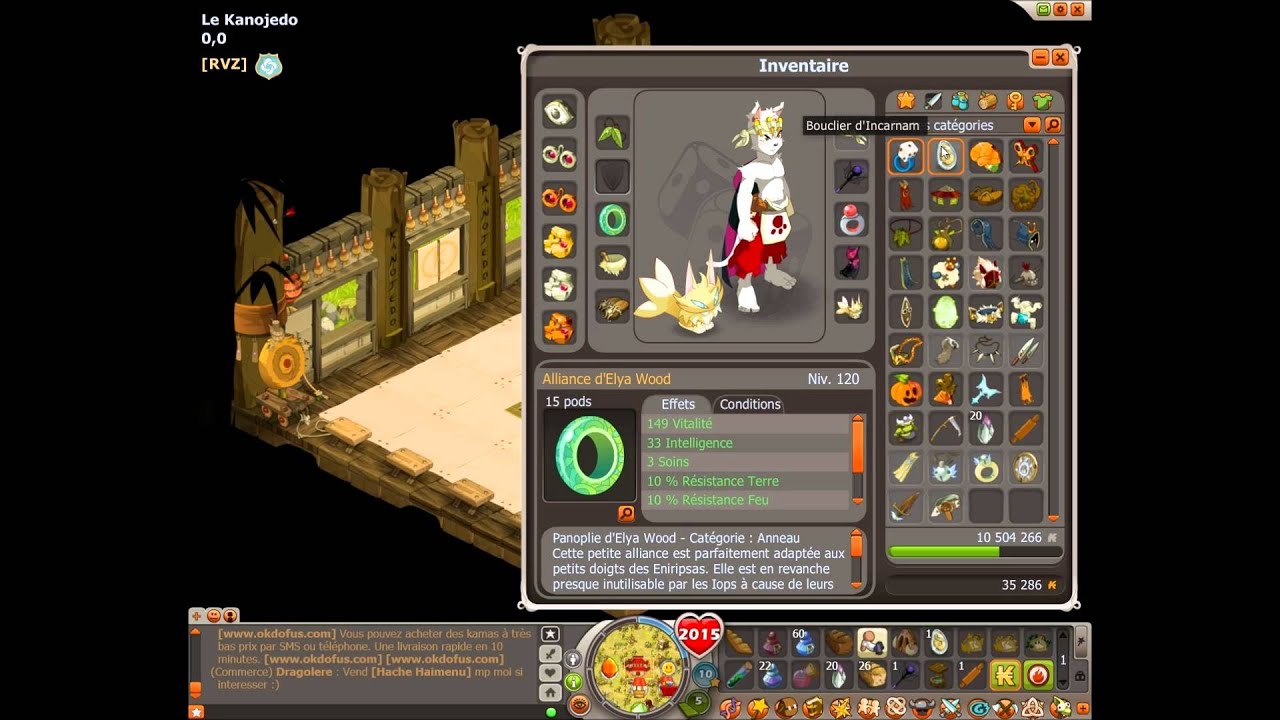This screenshot has width=1280, height=720.
Task: Close the game client window
Action: tap(1078, 9)
